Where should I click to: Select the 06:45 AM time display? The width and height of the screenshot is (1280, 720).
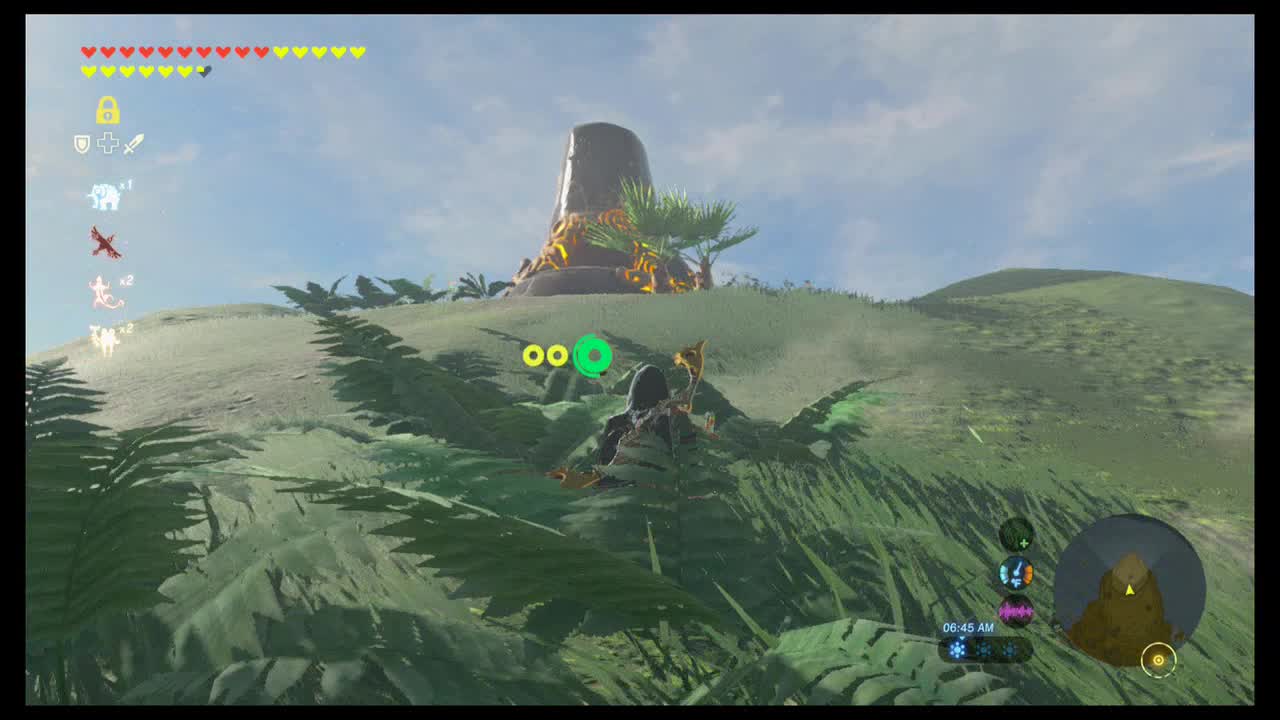(969, 627)
